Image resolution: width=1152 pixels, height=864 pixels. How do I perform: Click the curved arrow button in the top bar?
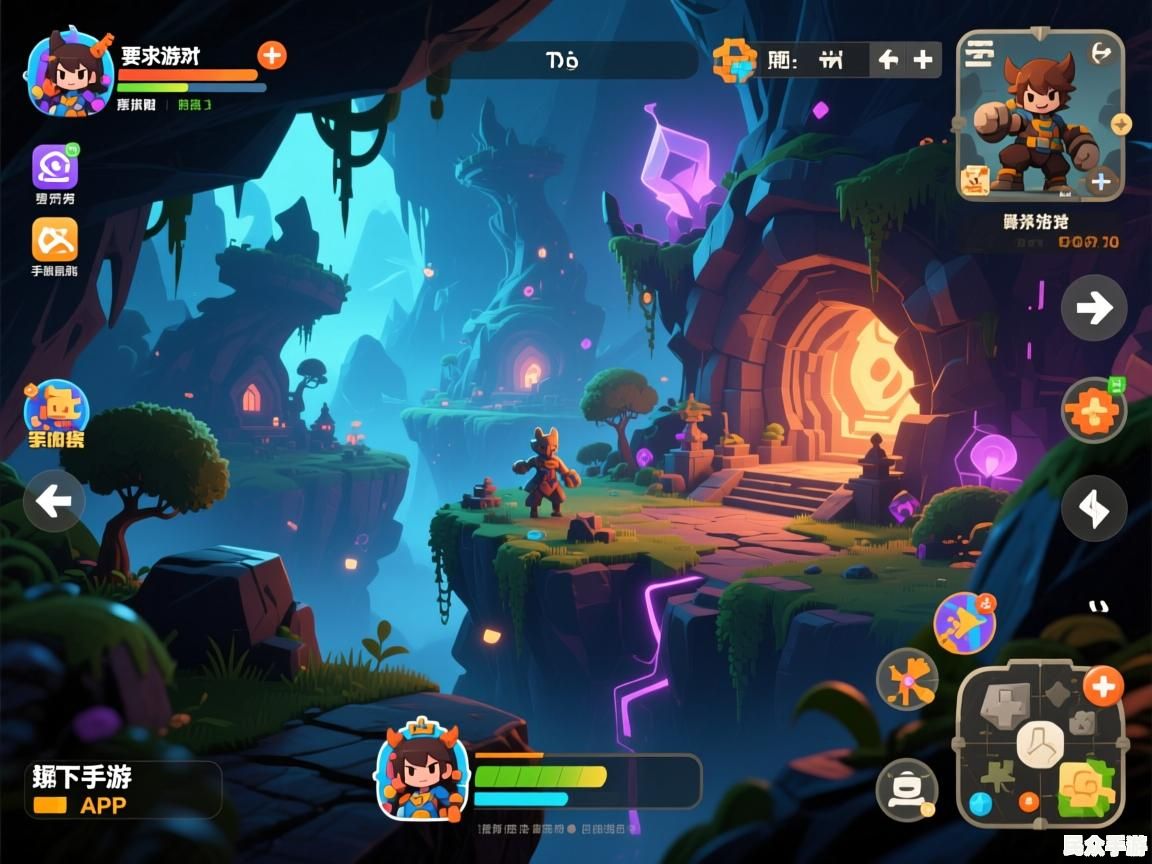click(888, 60)
